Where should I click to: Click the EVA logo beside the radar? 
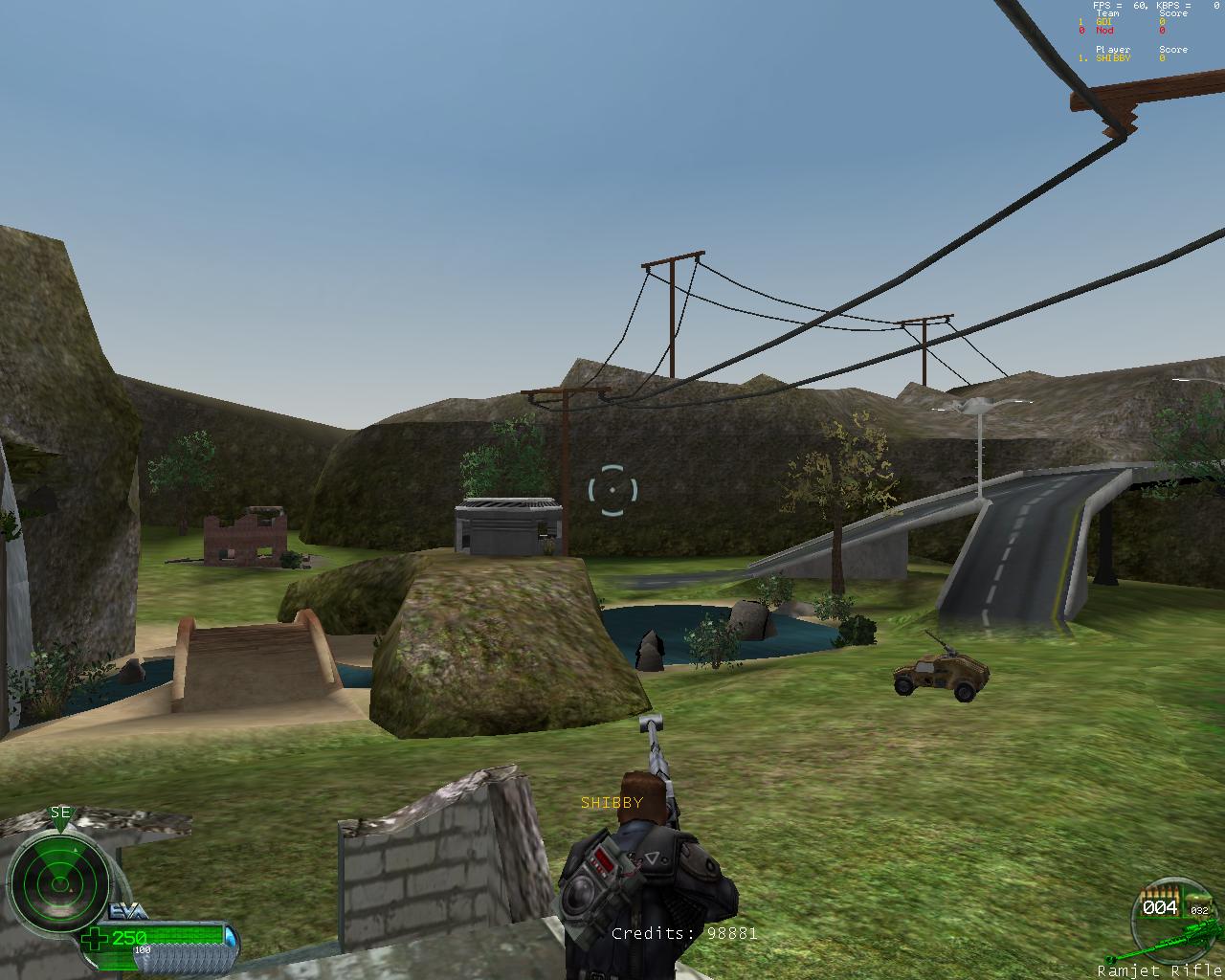tap(127, 911)
